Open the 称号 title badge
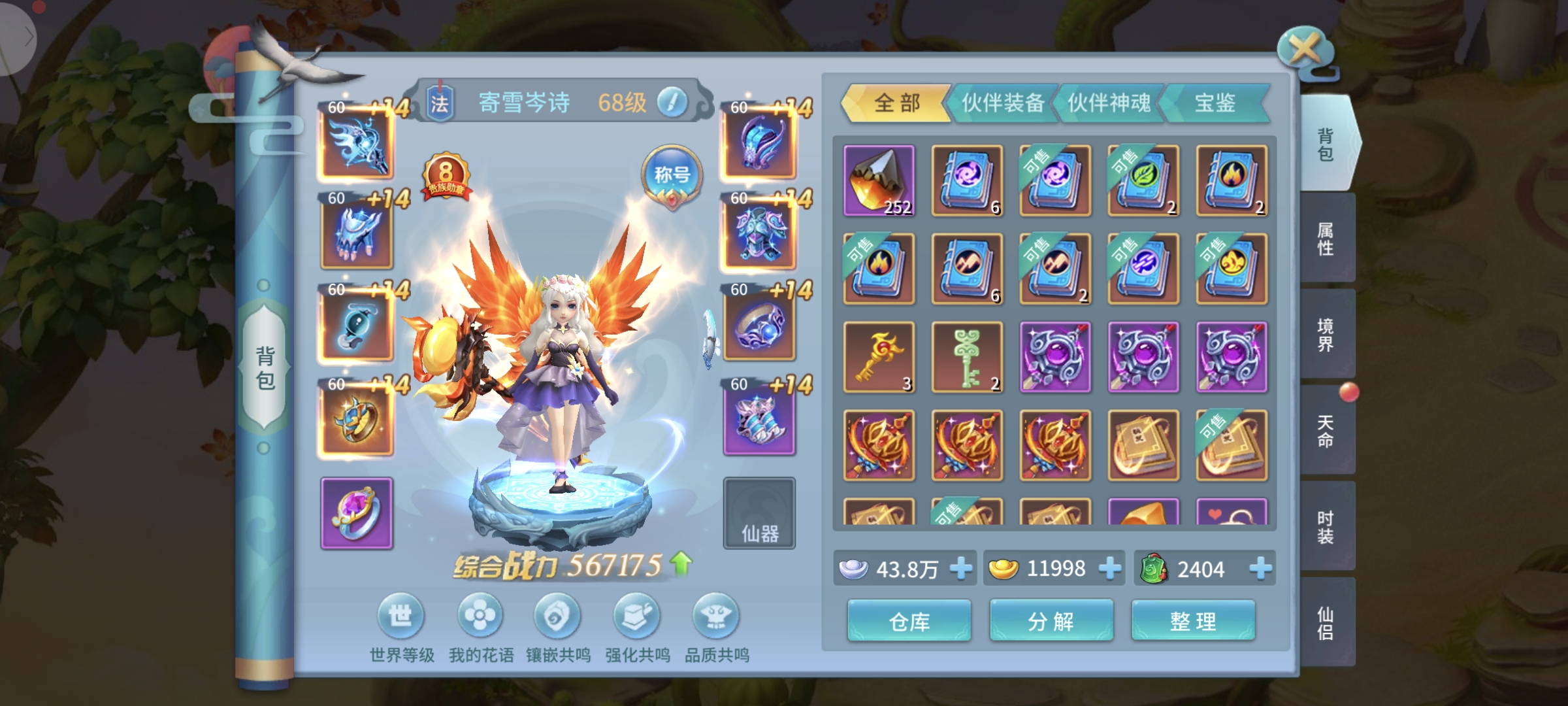Image resolution: width=1568 pixels, height=706 pixels. coord(672,175)
